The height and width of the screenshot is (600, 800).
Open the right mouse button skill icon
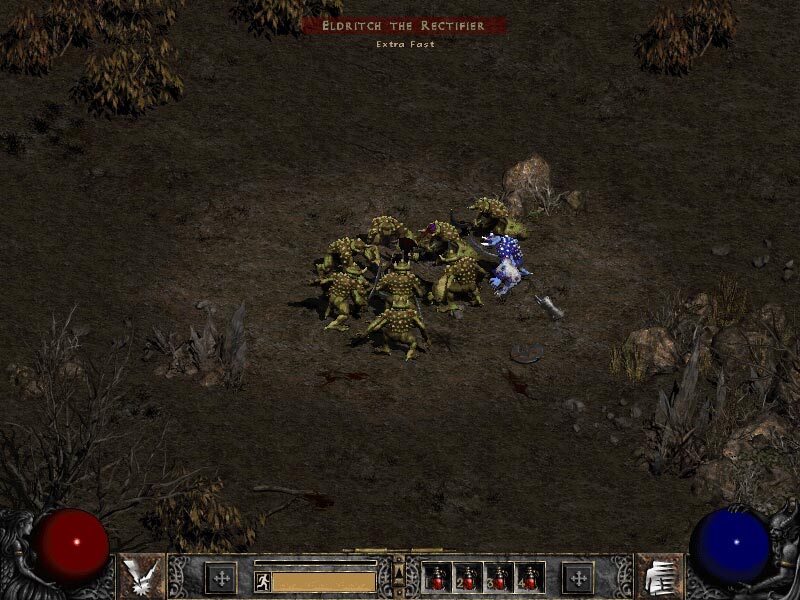click(659, 577)
